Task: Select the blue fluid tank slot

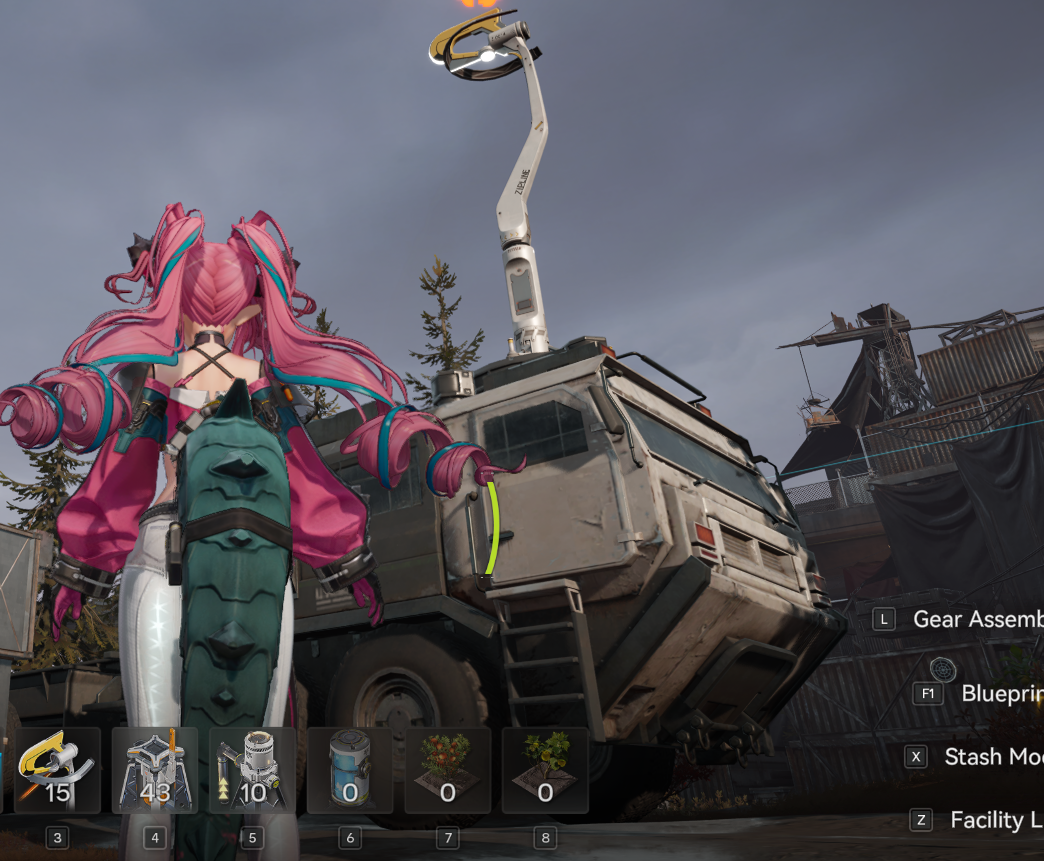Action: pyautogui.click(x=350, y=770)
